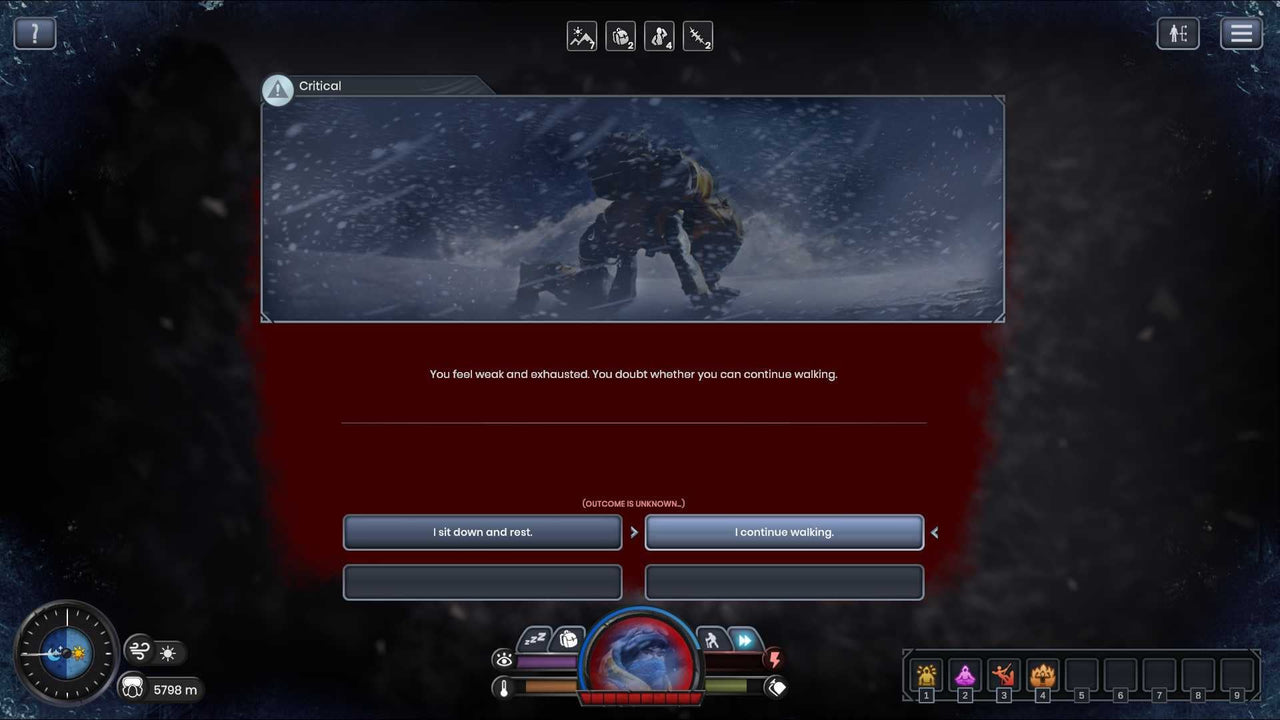The image size is (1280, 720).
Task: Choose 'I sit down and rest'
Action: [x=482, y=532]
